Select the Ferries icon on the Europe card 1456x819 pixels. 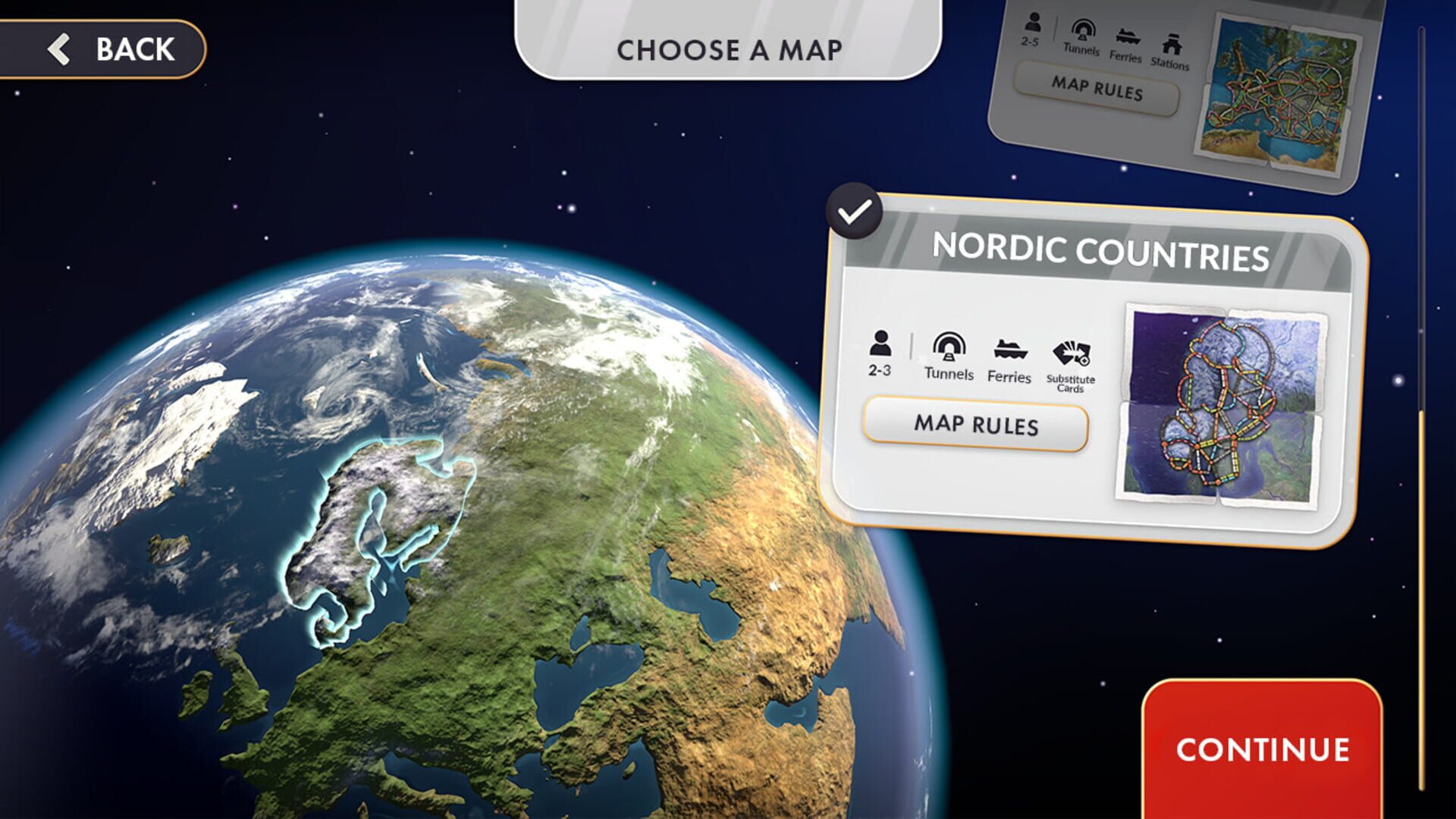pos(1129,38)
